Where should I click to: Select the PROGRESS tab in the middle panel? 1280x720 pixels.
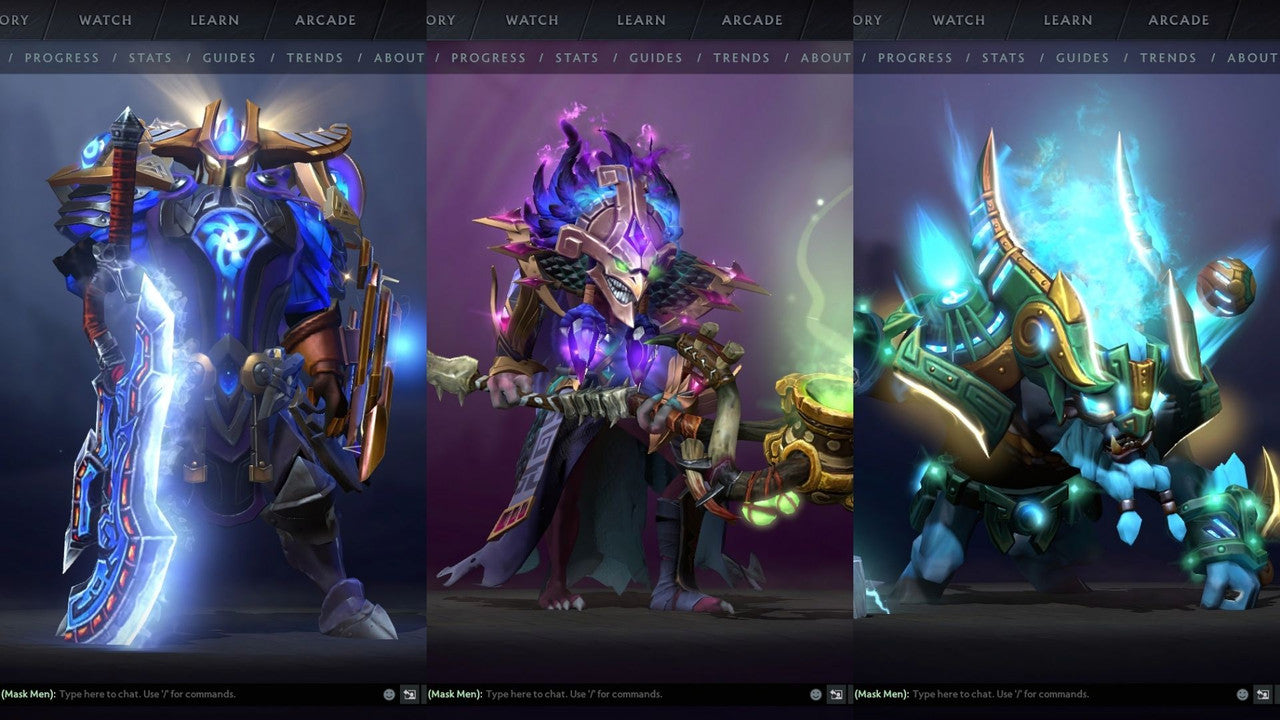coord(489,57)
